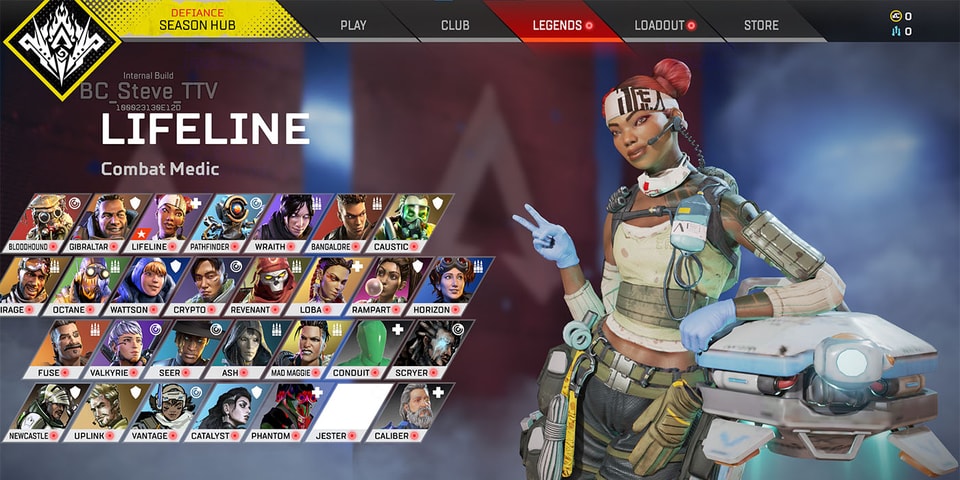Pick the green Conduit placeholder tile

pyautogui.click(x=362, y=347)
